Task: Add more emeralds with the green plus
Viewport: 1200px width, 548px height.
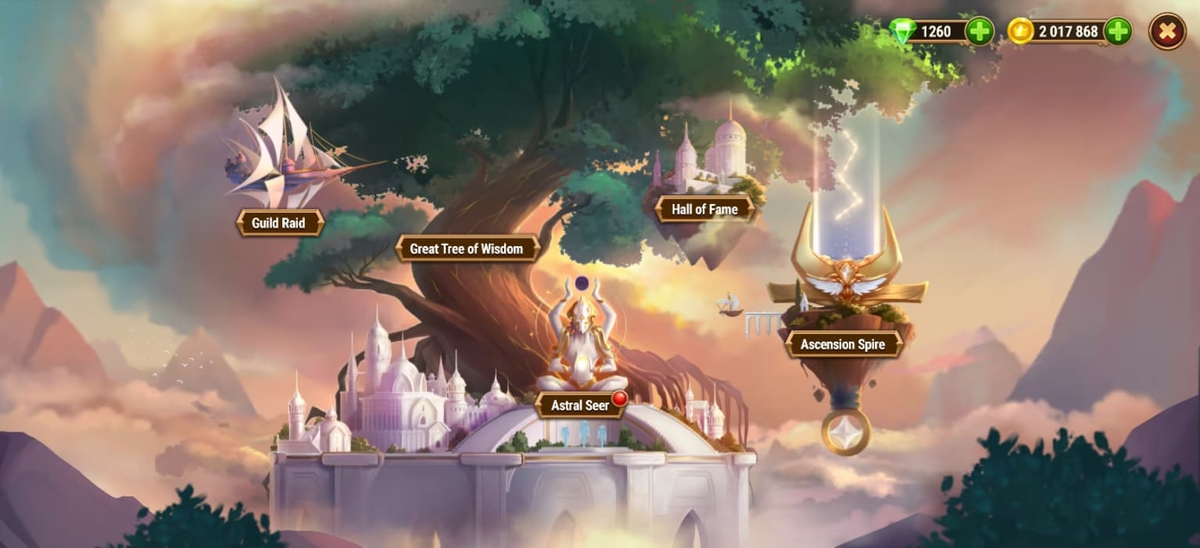Action: coord(980,31)
